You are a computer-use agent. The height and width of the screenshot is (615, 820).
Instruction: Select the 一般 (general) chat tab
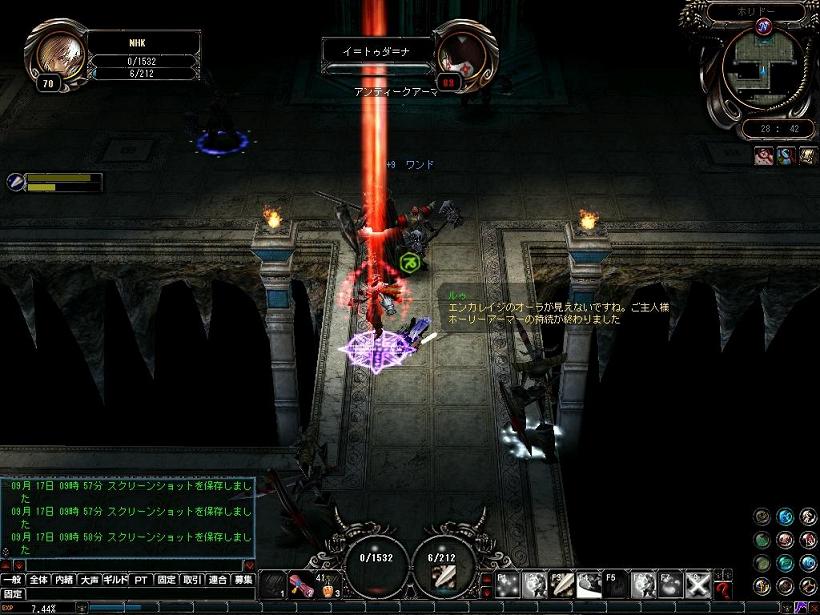pos(12,579)
